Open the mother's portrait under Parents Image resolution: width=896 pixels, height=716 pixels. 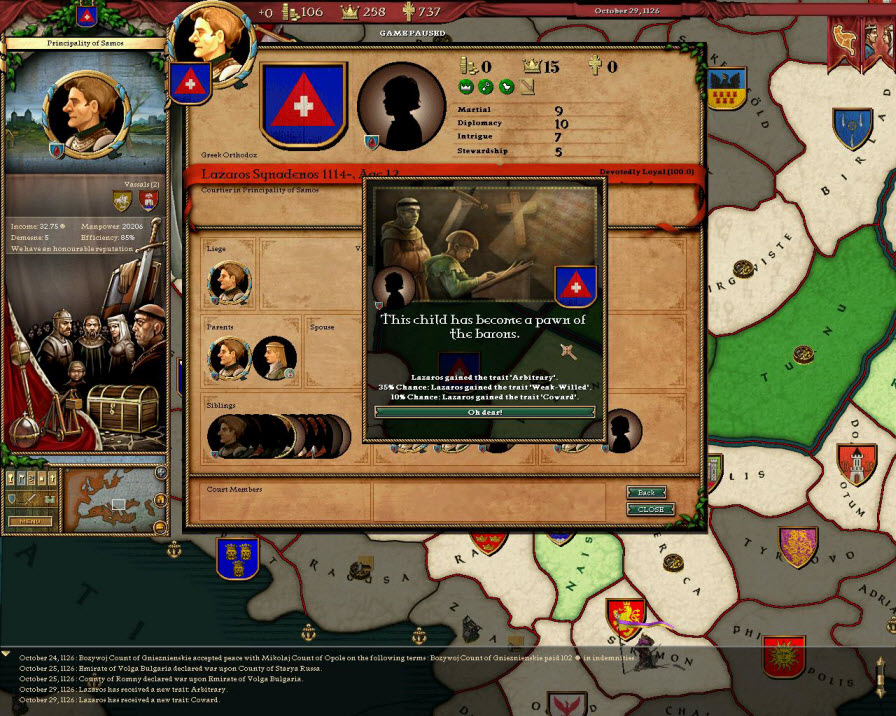pyautogui.click(x=273, y=358)
